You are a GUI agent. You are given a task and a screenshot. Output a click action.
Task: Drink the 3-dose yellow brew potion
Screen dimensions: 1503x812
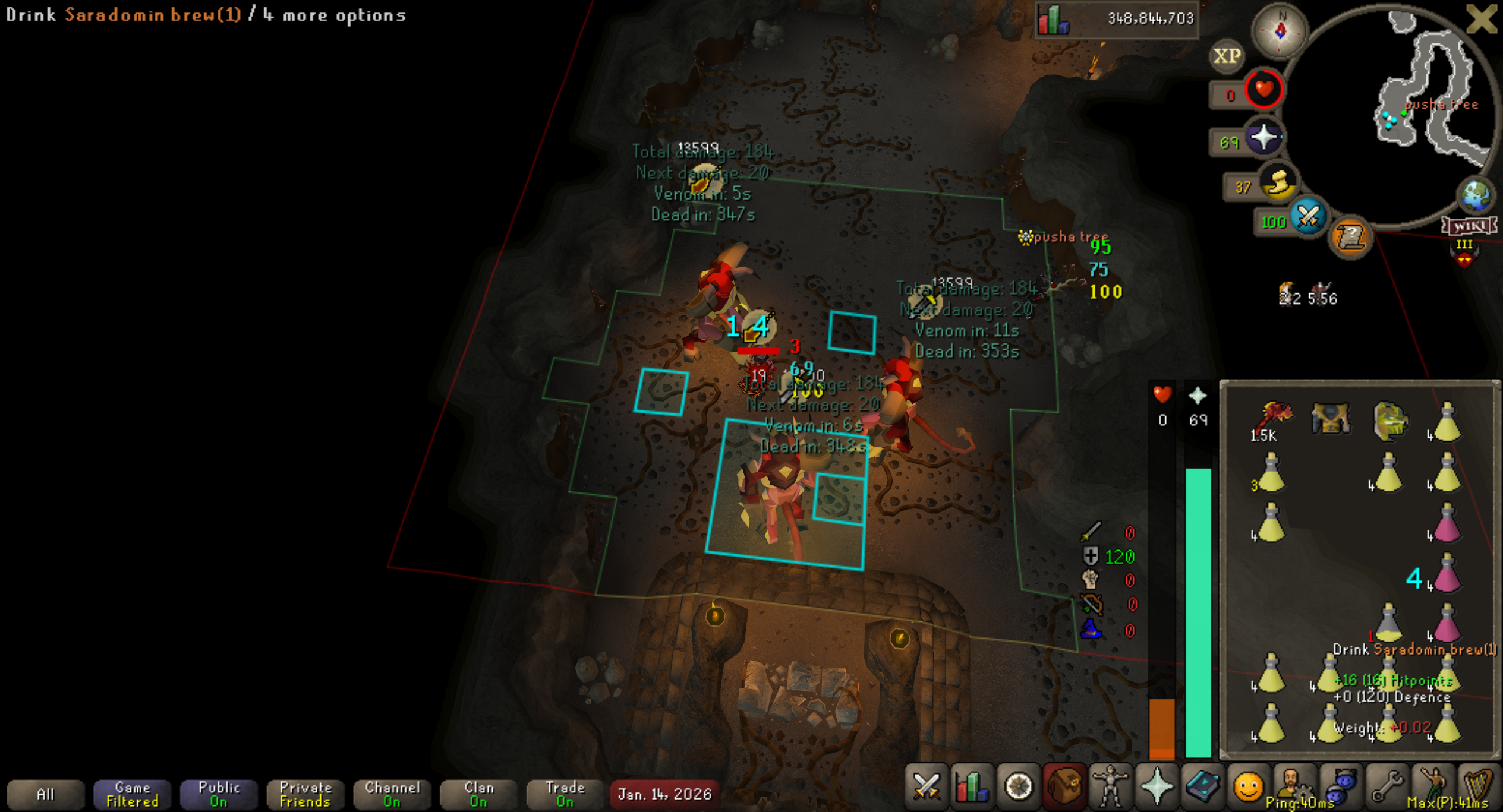tap(1271, 474)
